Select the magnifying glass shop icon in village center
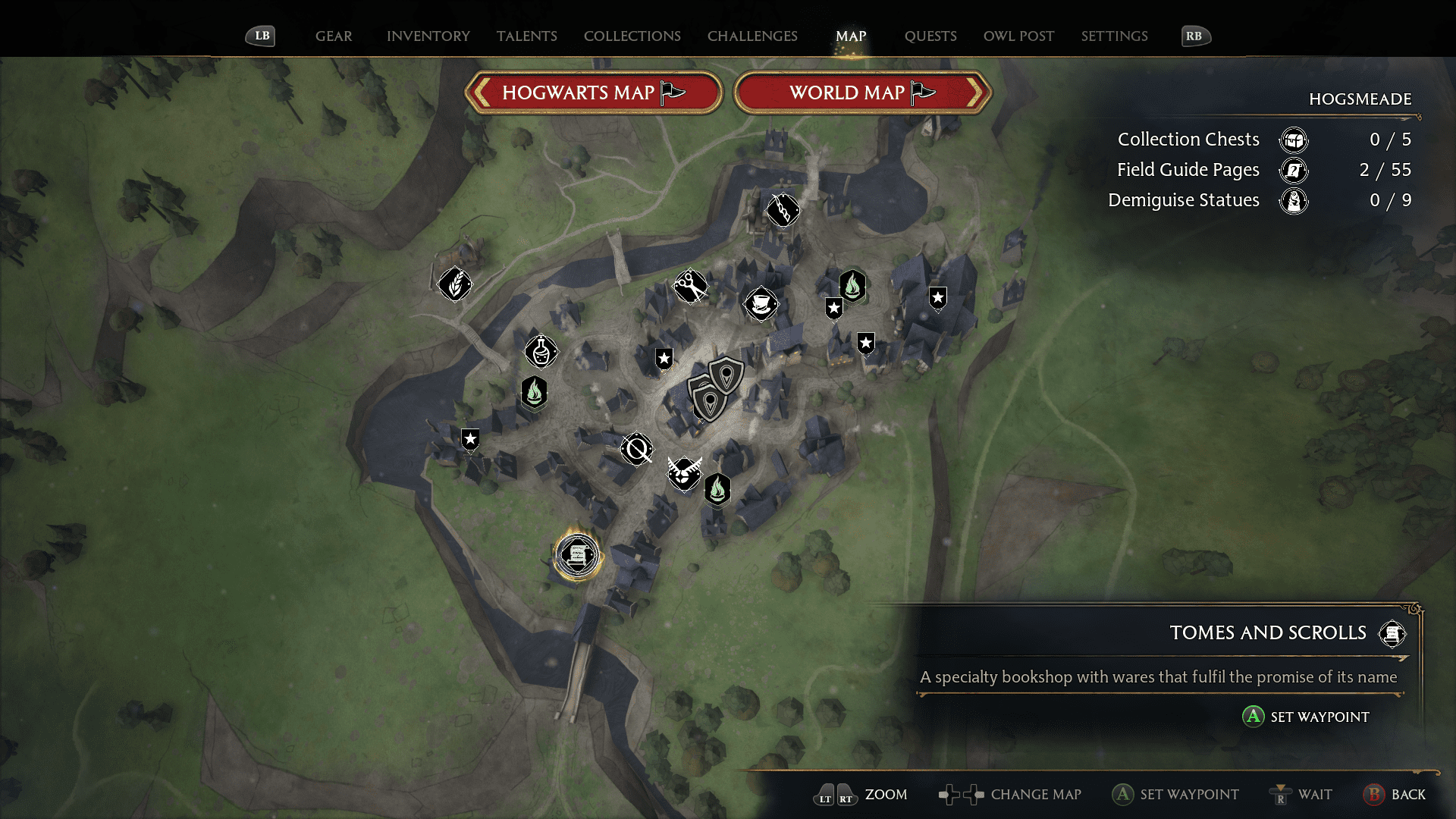The height and width of the screenshot is (819, 1456). tap(635, 449)
